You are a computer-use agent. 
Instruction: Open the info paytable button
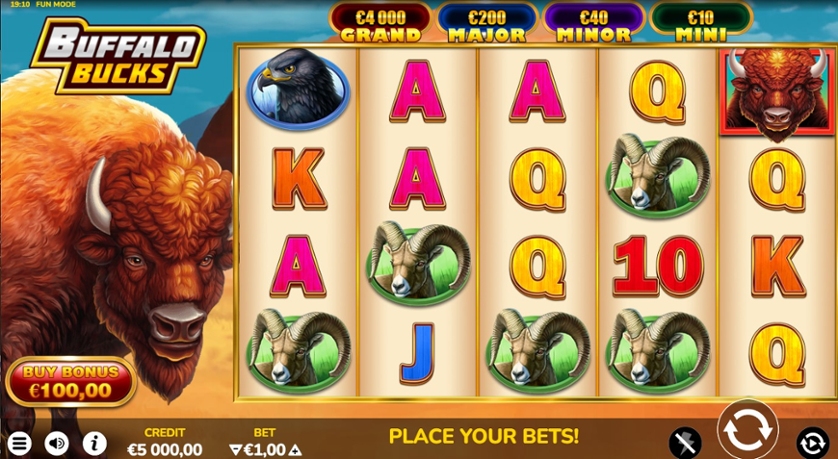94,442
